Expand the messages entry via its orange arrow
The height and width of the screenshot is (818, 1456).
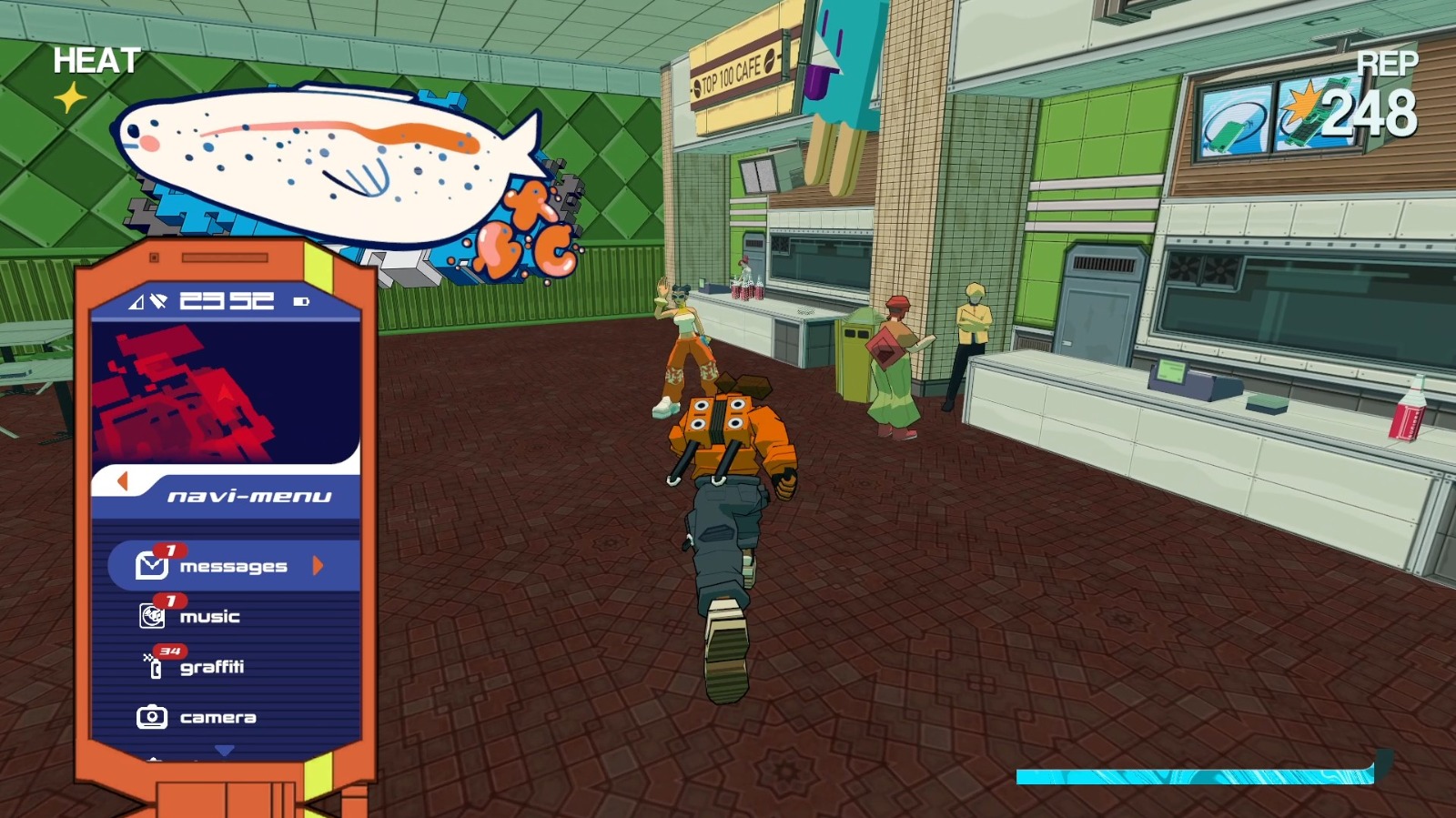(x=318, y=566)
